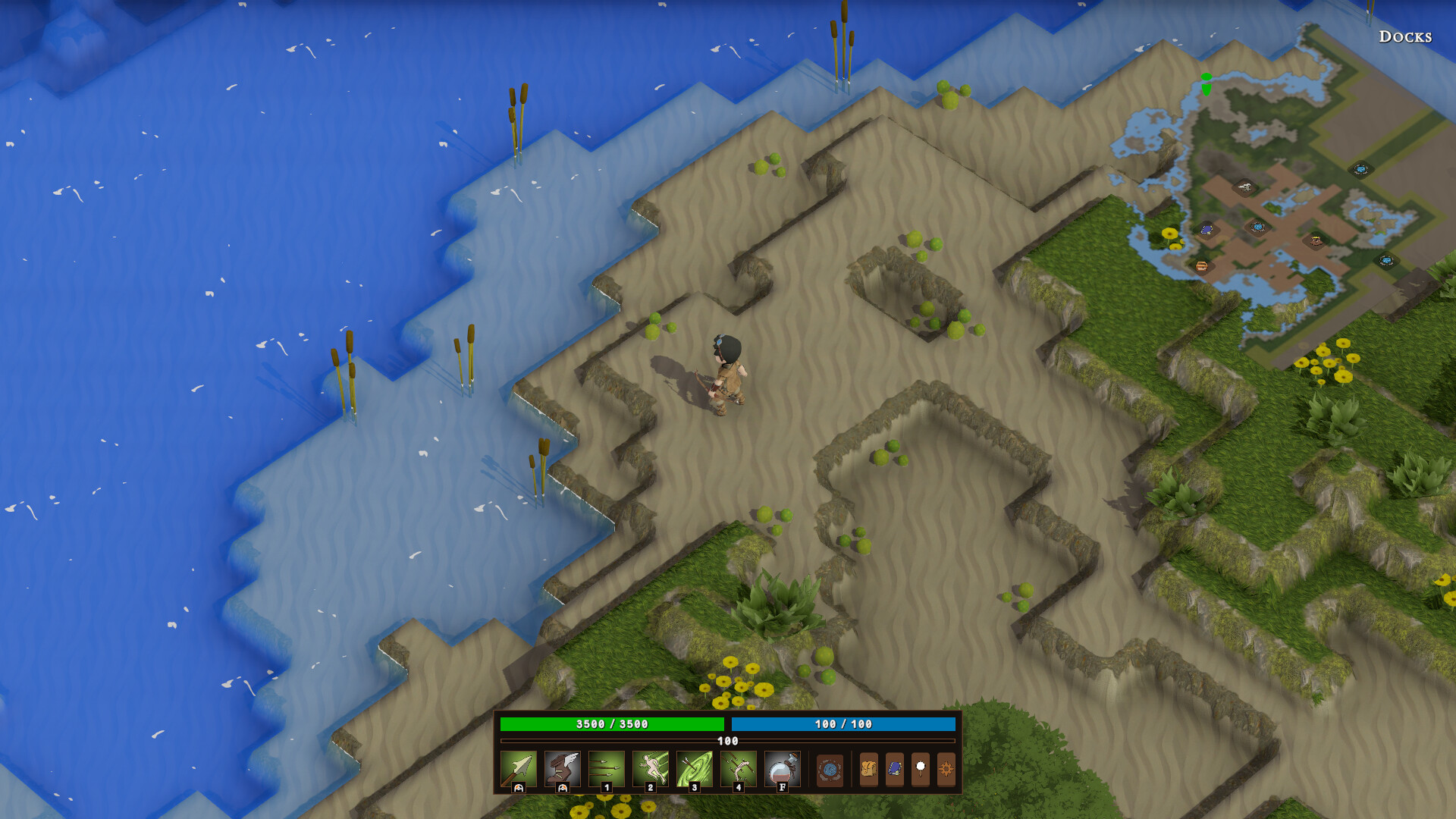This screenshot has width=1456, height=819.
Task: Activate the winged boots ability
Action: point(561,770)
